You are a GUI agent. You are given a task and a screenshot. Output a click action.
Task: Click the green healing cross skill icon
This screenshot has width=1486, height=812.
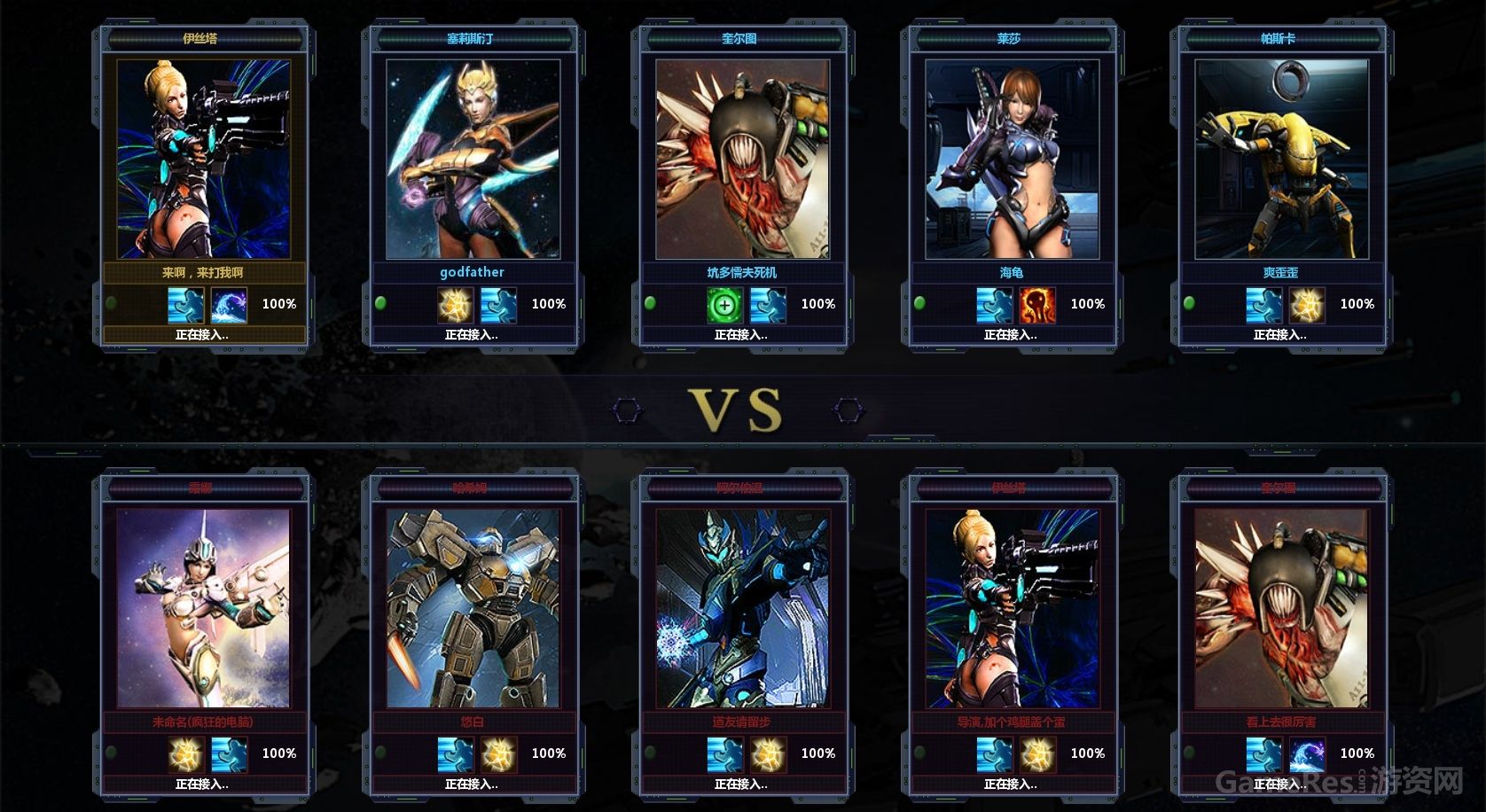coord(724,305)
